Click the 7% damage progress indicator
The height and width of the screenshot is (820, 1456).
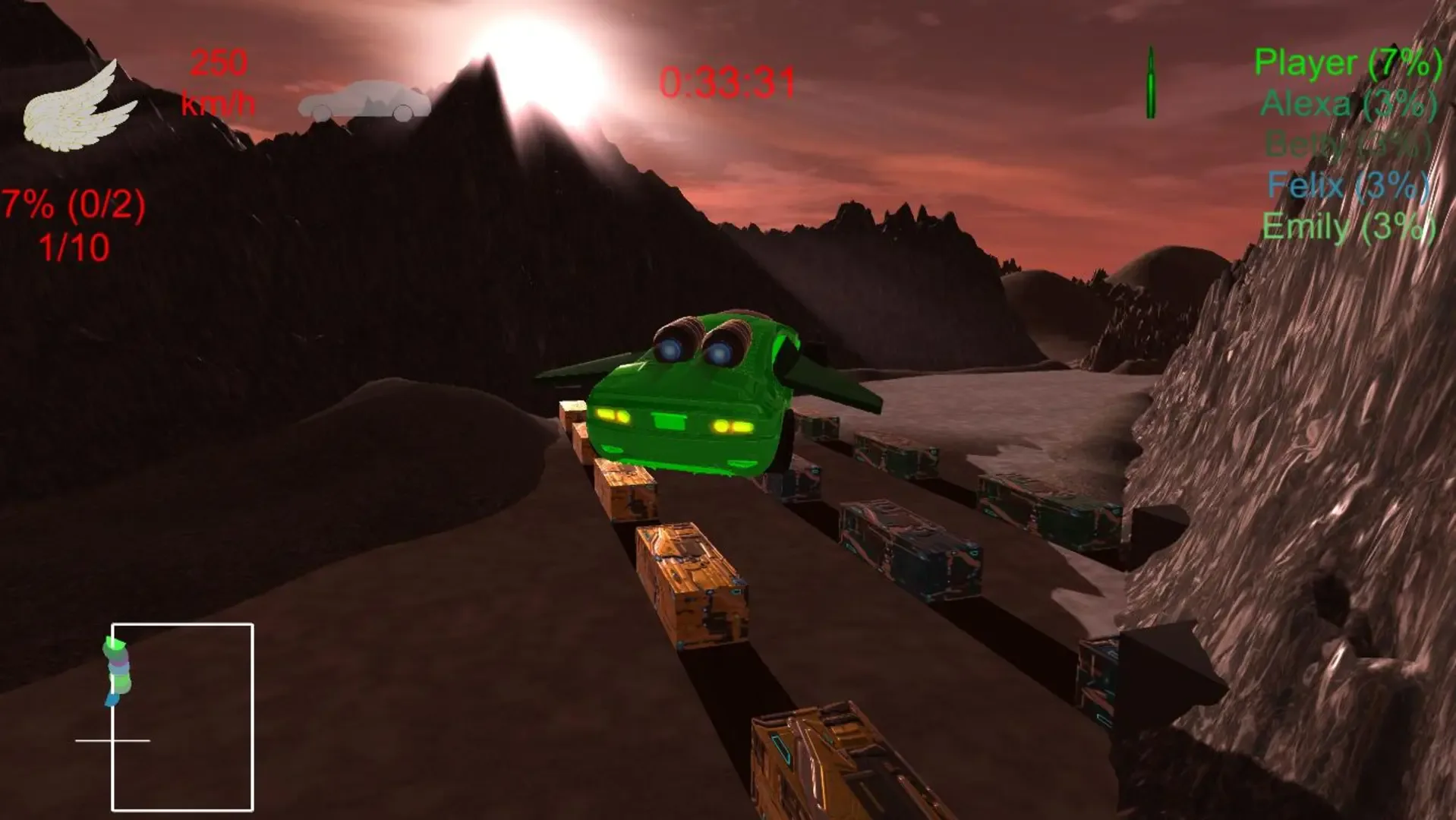tap(72, 203)
